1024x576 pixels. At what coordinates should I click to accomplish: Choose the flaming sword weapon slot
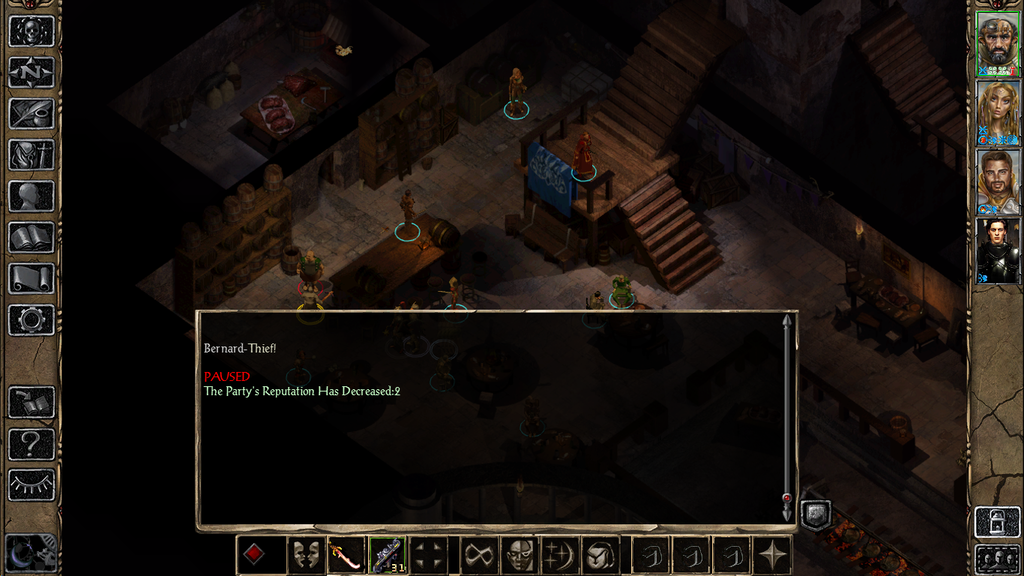pos(346,555)
